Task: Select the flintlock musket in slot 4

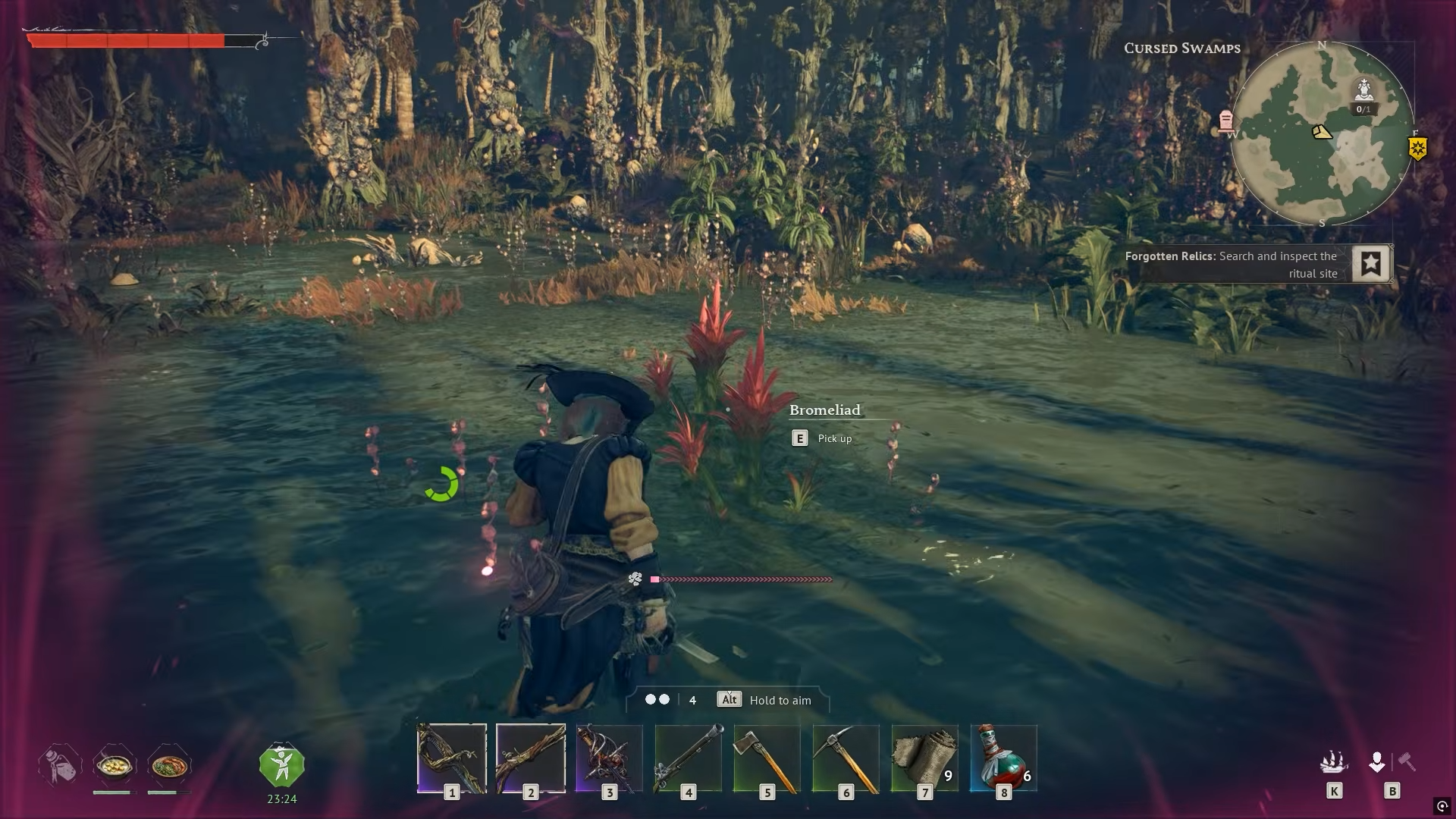Action: tap(689, 758)
